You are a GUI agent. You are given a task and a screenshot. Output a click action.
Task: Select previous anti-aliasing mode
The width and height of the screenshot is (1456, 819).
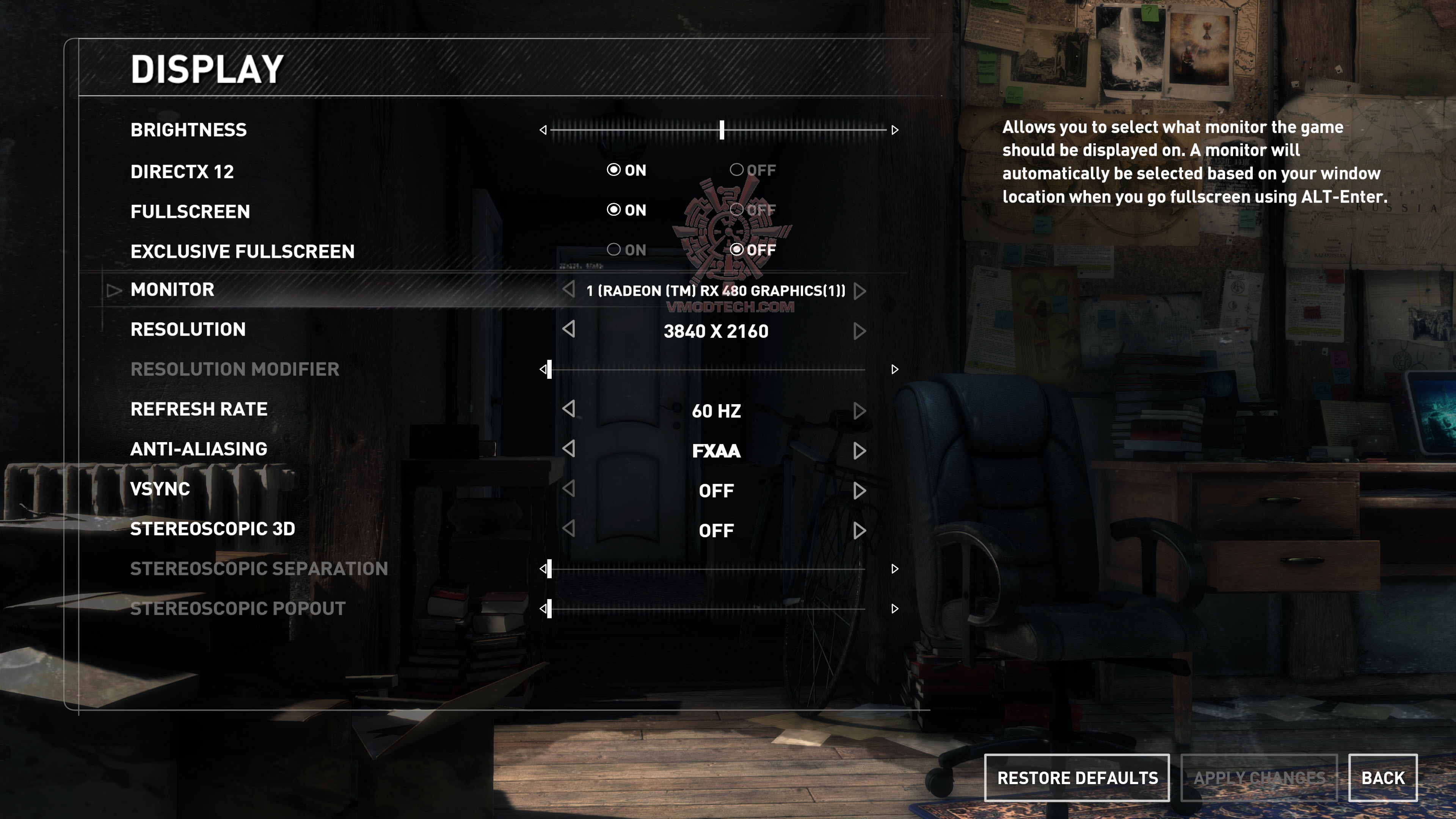[569, 449]
